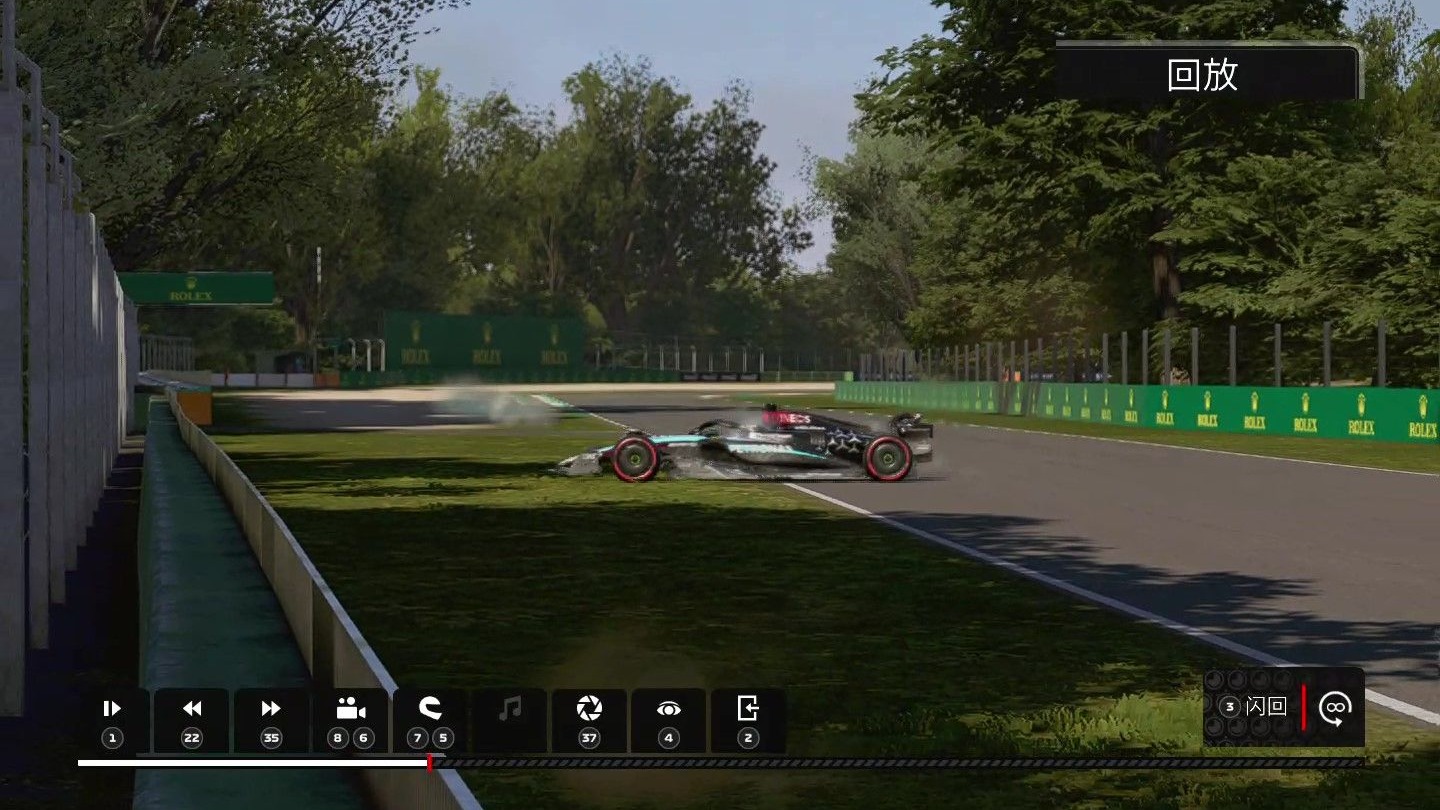Screen dimensions: 1440x810
Task: Toggle the eye visibility button
Action: [x=668, y=720]
